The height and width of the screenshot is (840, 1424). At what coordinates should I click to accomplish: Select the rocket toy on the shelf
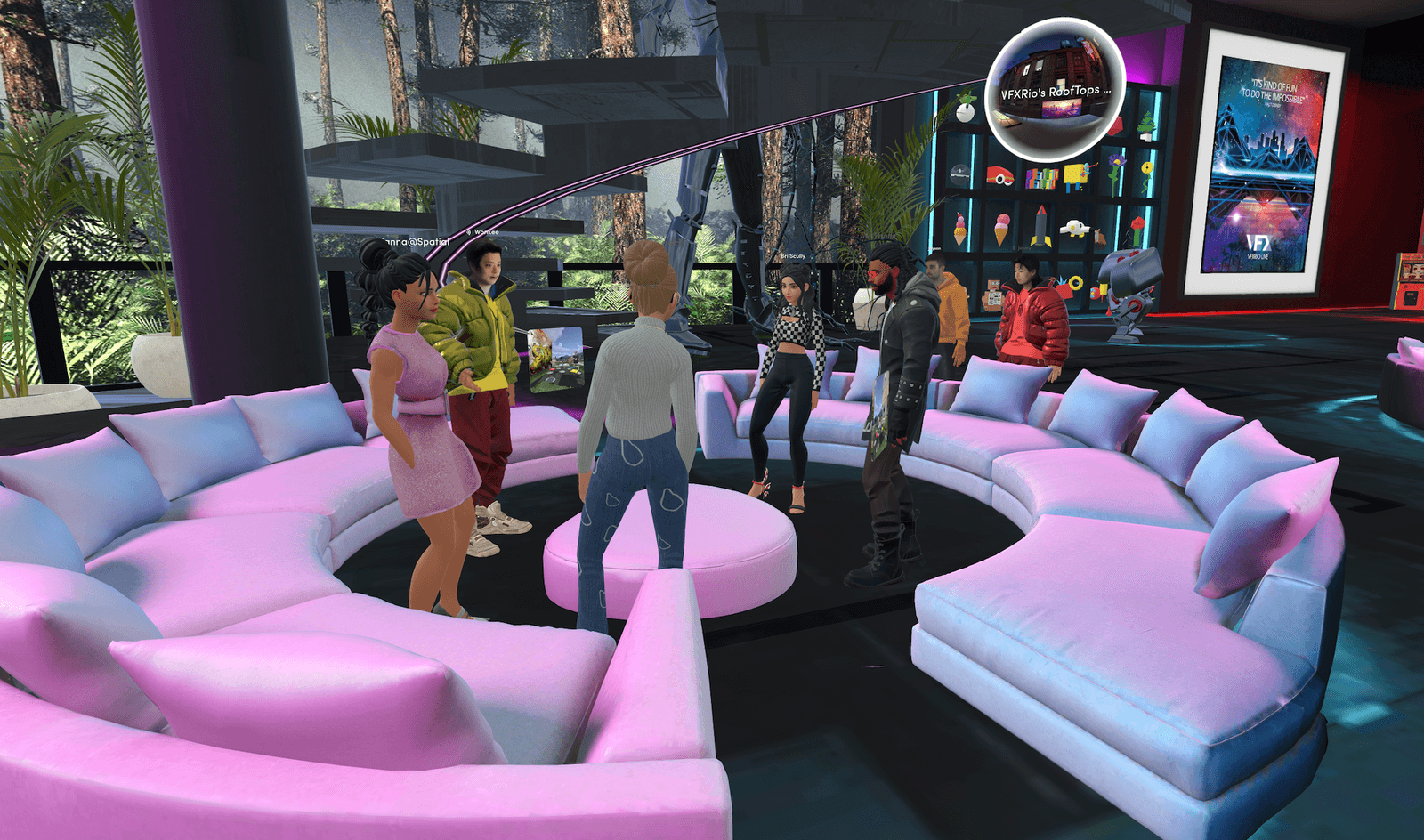tap(1041, 226)
